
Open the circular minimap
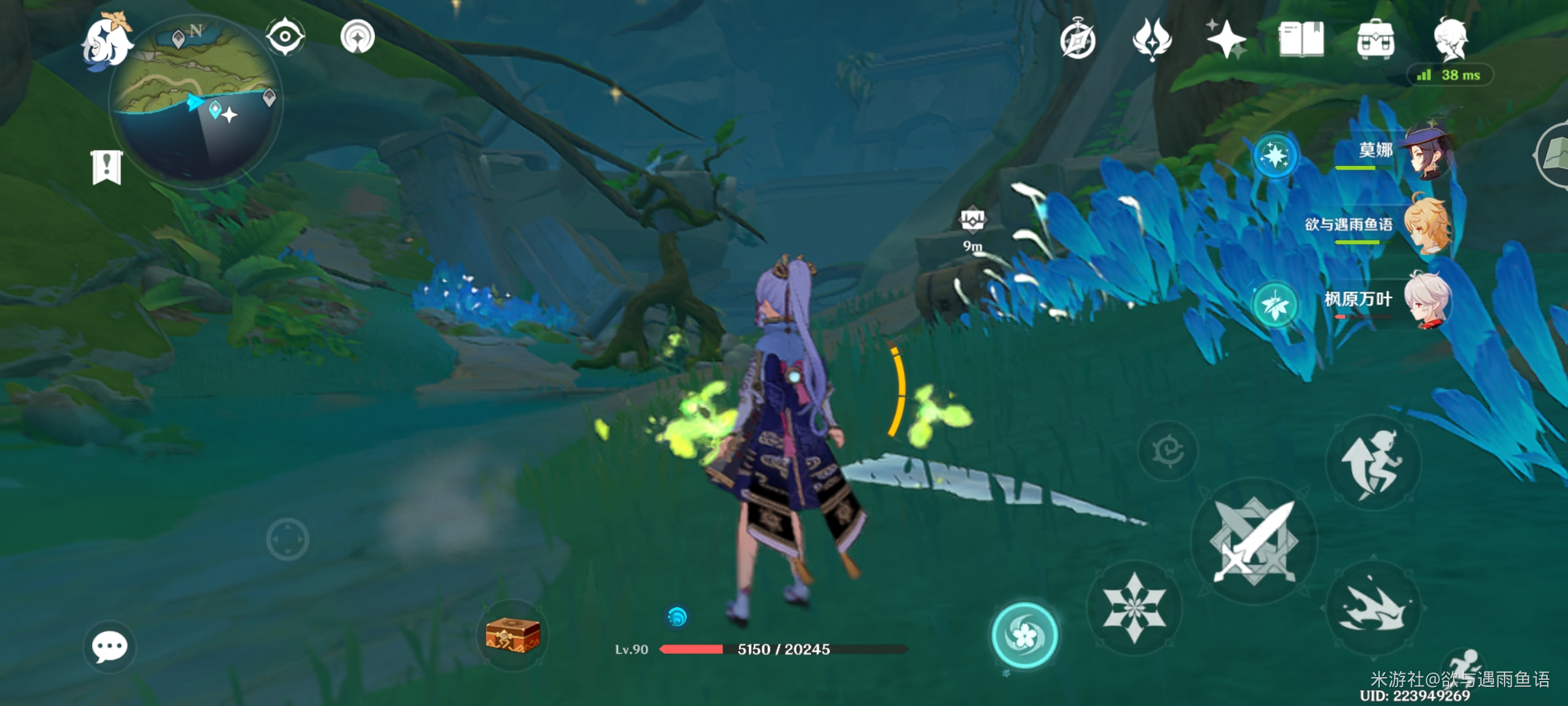(196, 101)
